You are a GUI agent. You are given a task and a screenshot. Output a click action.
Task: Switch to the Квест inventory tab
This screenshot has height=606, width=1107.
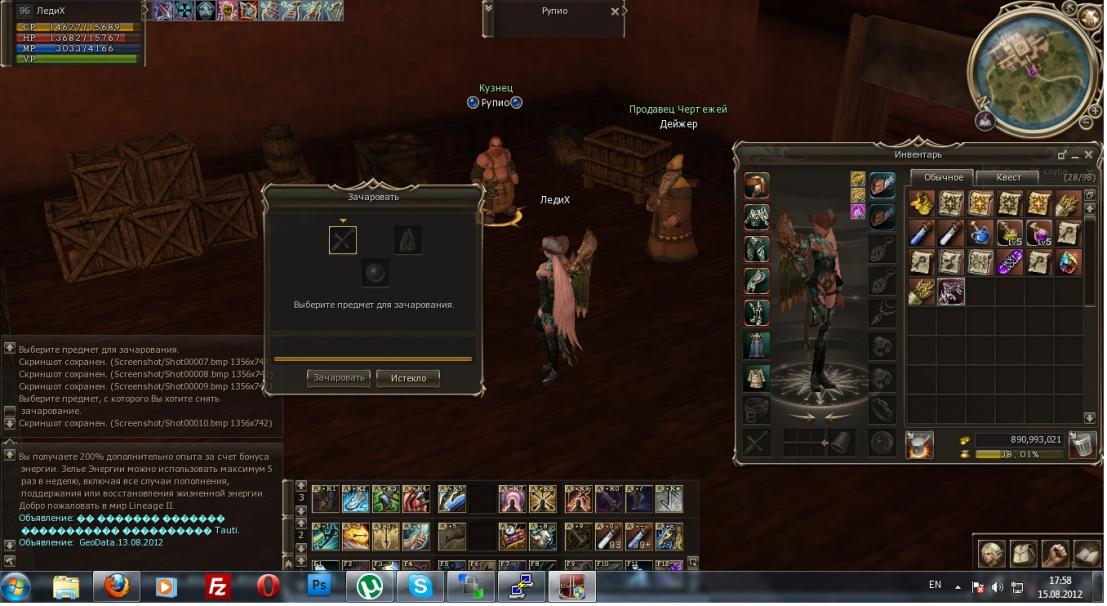[1008, 177]
